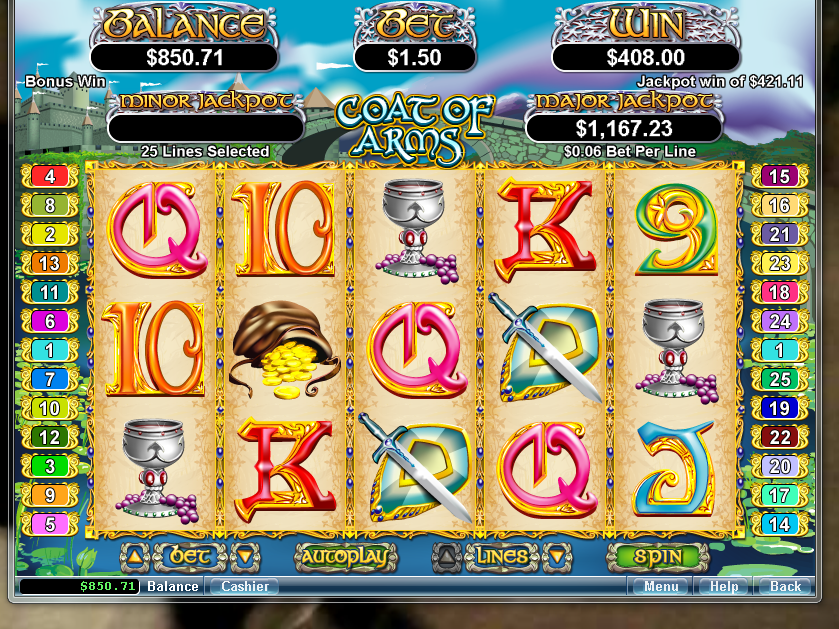Open the Menu in the bottom bar

point(661,587)
